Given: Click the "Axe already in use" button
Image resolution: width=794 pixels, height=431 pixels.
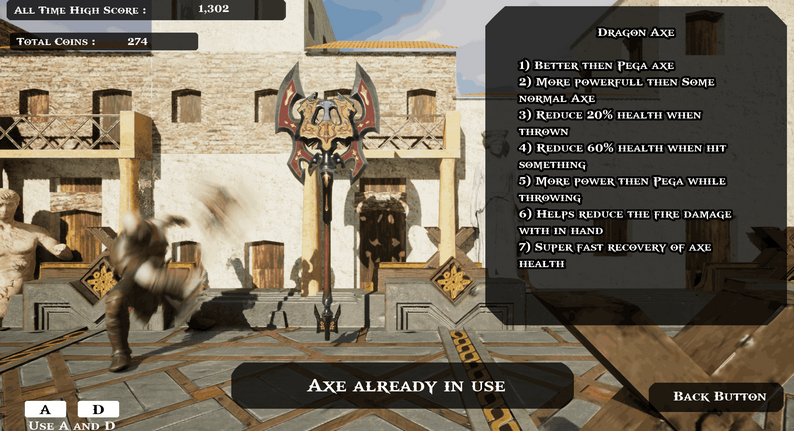Looking at the screenshot, I should 405,386.
